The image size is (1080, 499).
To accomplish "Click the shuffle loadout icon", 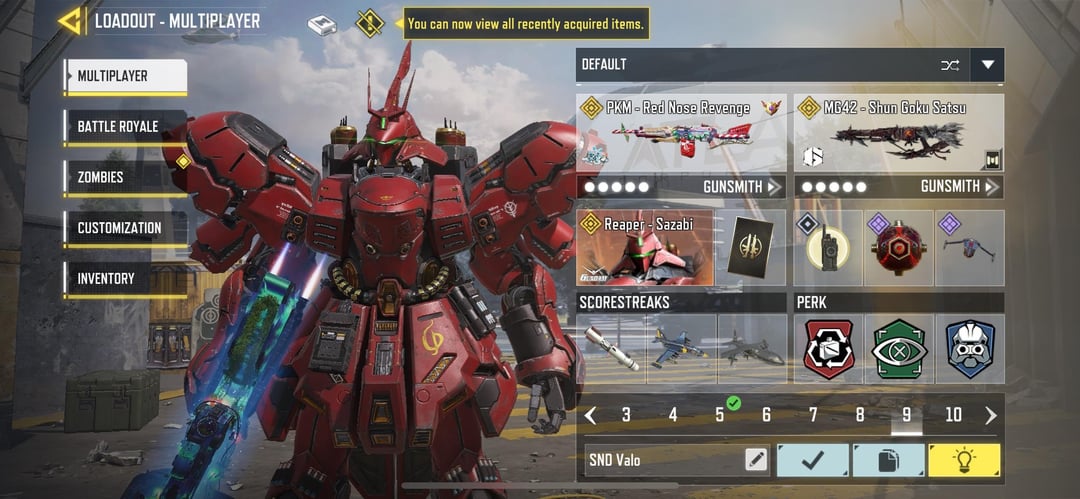I will click(949, 65).
